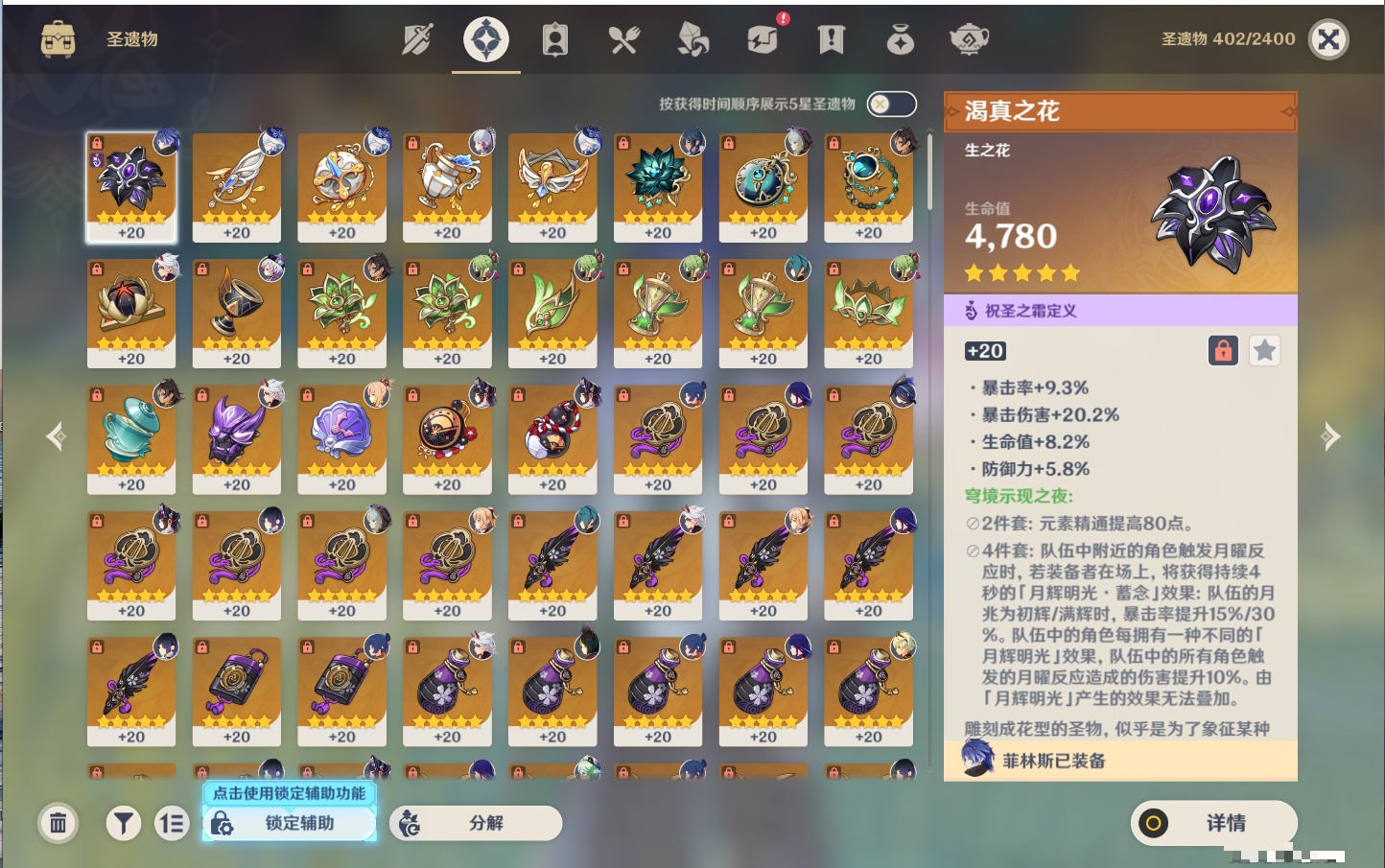Open the precious items pouch icon
Image resolution: width=1385 pixels, height=868 pixels.
point(900,39)
